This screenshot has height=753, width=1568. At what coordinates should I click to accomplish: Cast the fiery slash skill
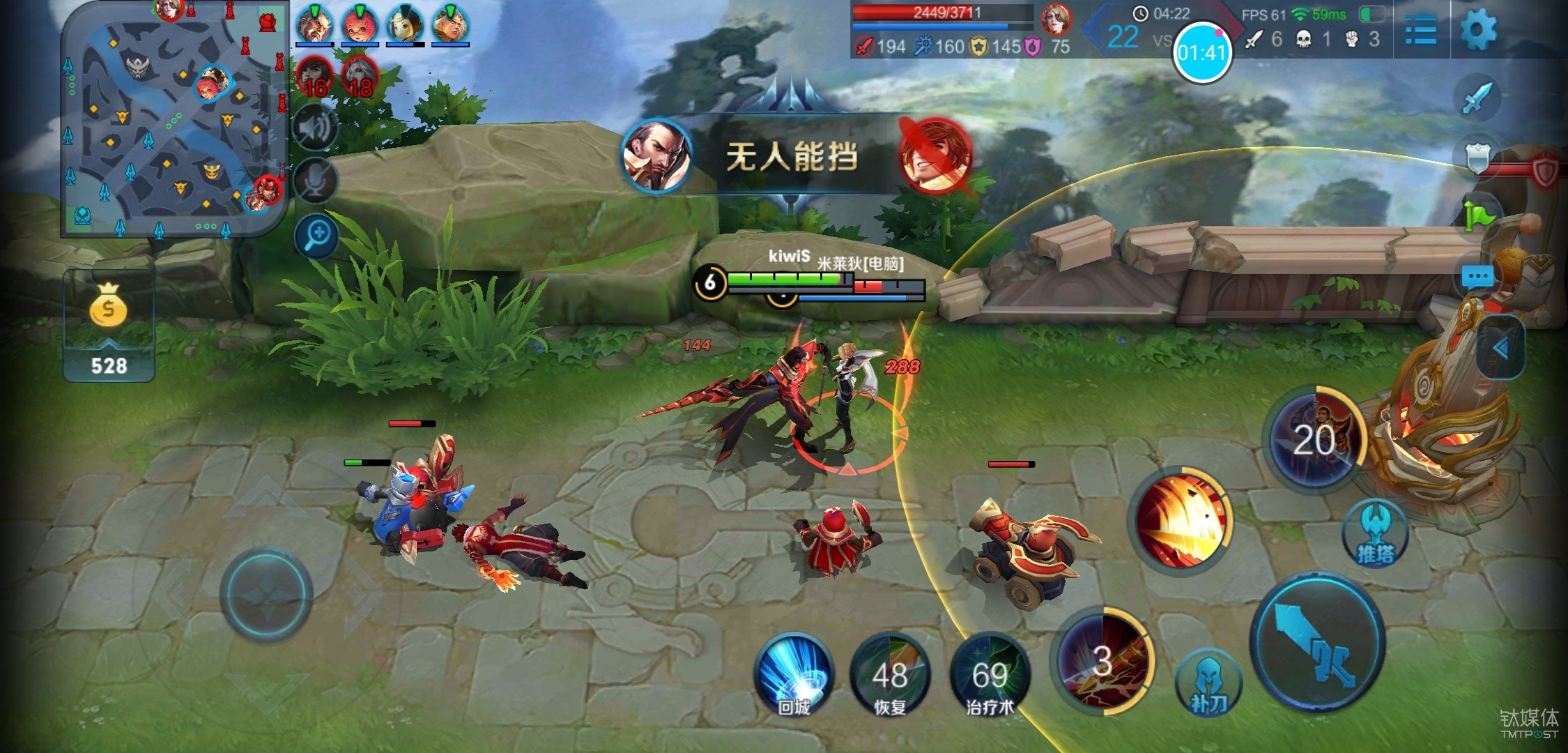click(1181, 519)
